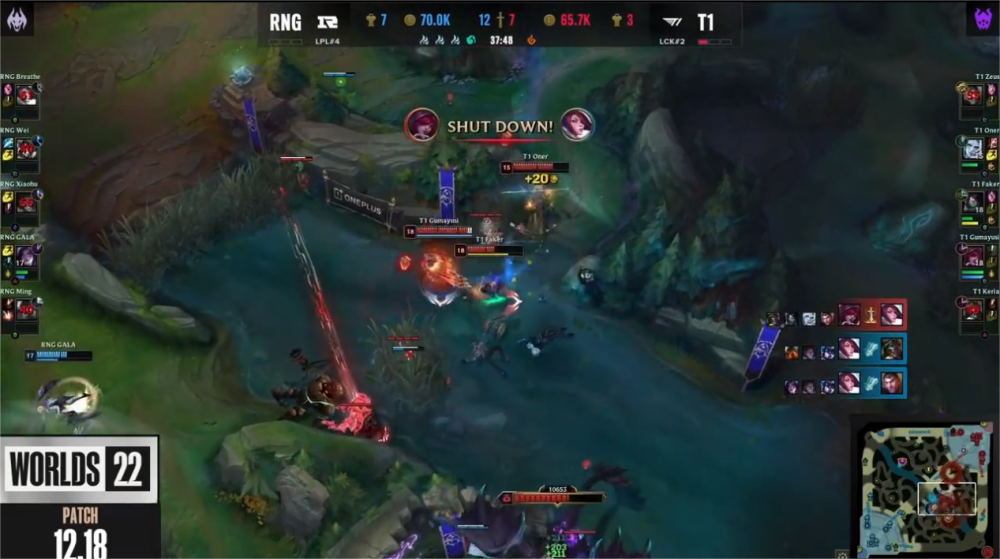Screen dimensions: 1000x559
Task: Select T1 Zeus's champion portrait
Action: tap(972, 96)
